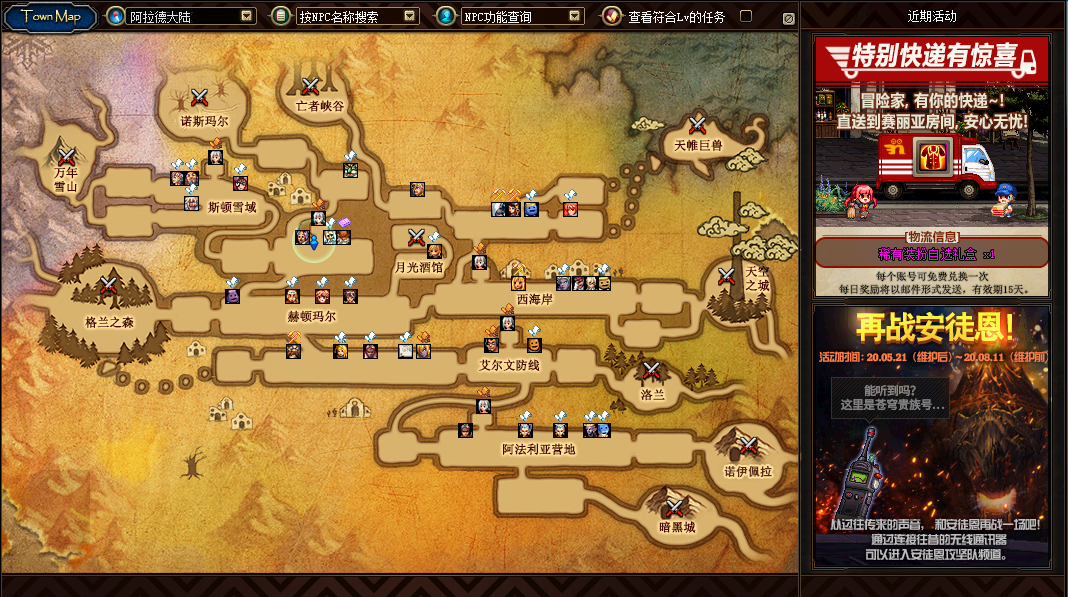Click the 洛兰 dungeon marker
This screenshot has width=1068, height=597.
pyautogui.click(x=652, y=371)
